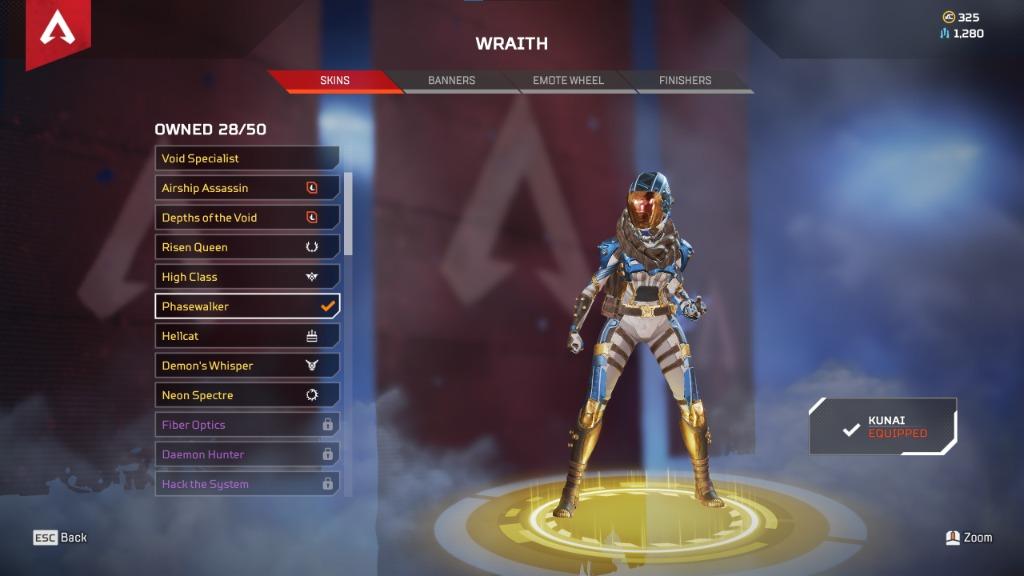Choose the equipped Phasewalker skin
Screen dimensions: 1024x576
pos(247,306)
